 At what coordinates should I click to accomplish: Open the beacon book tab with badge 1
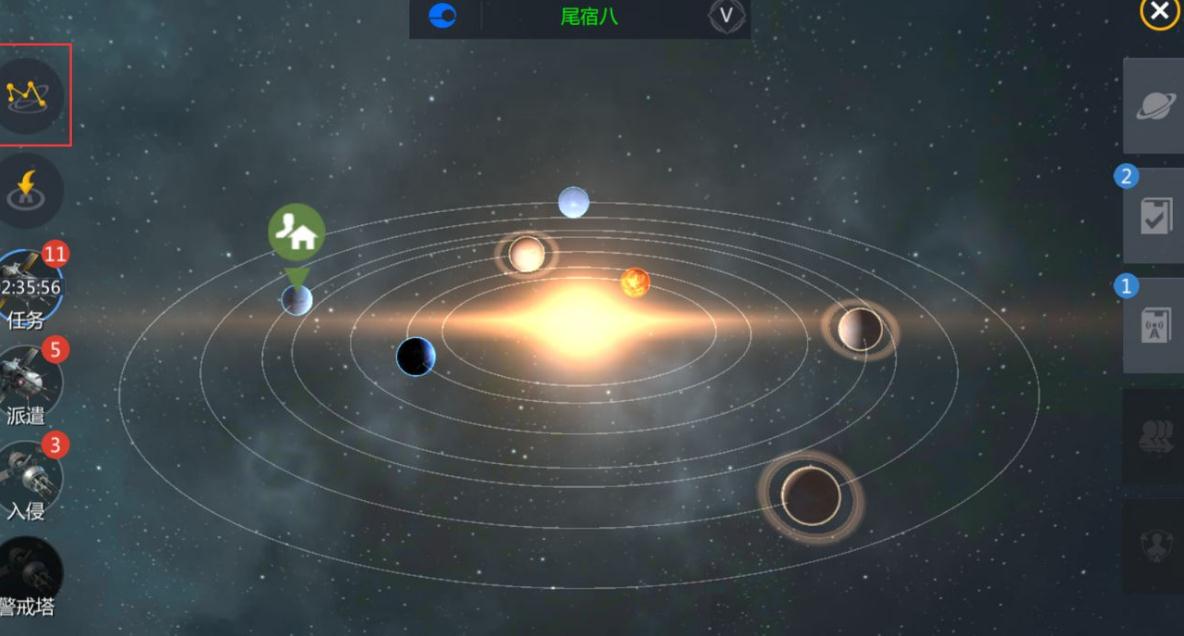(1154, 325)
